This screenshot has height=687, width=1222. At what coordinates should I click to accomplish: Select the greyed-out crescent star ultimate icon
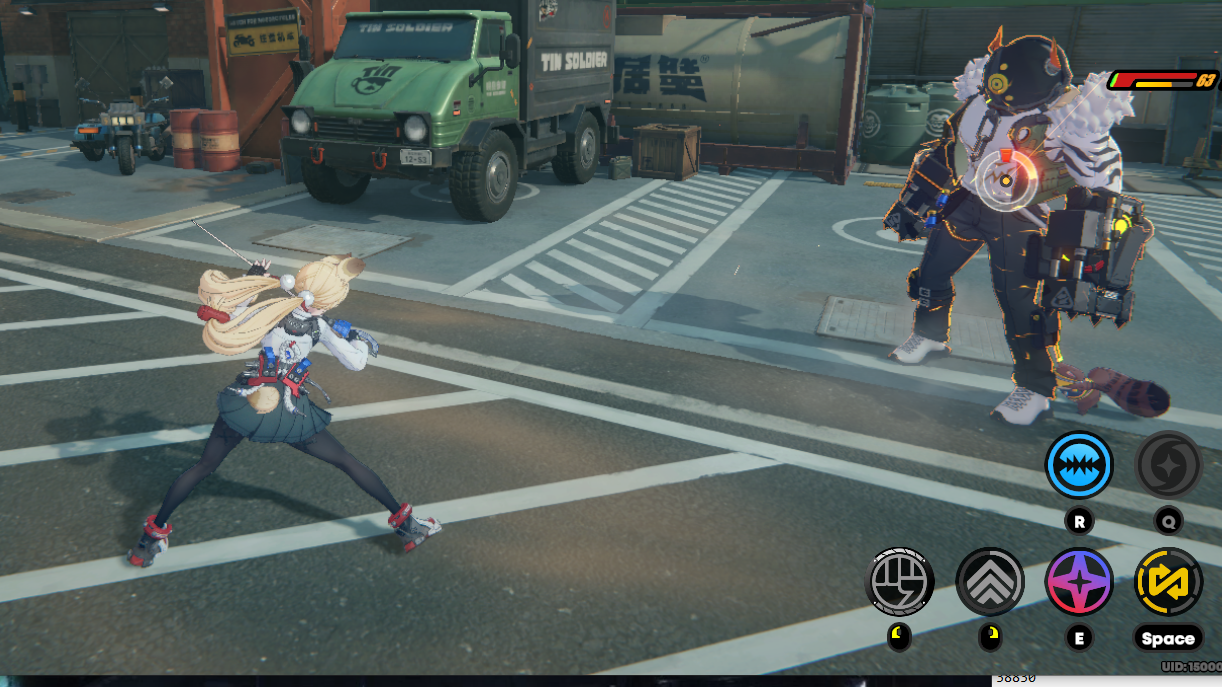point(1168,465)
